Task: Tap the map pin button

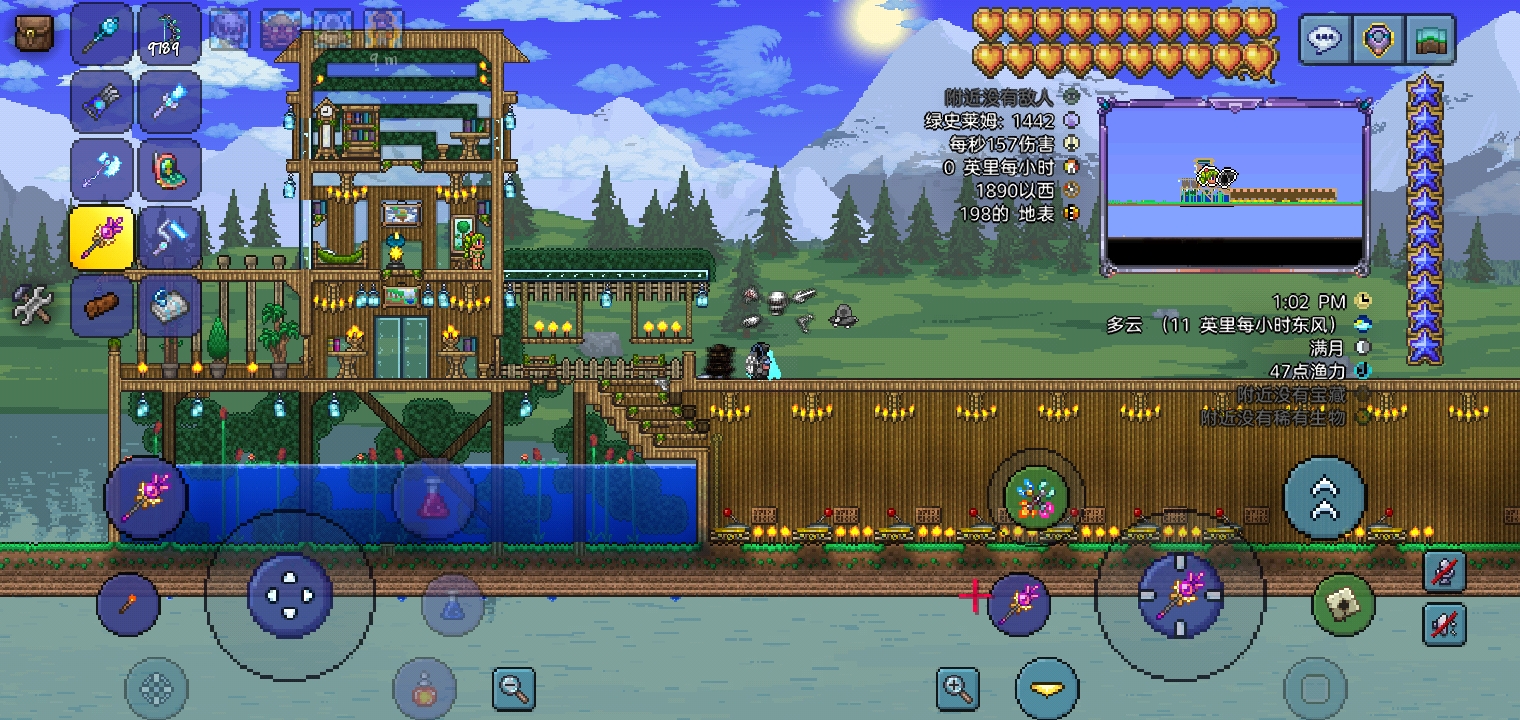Action: 1378,40
